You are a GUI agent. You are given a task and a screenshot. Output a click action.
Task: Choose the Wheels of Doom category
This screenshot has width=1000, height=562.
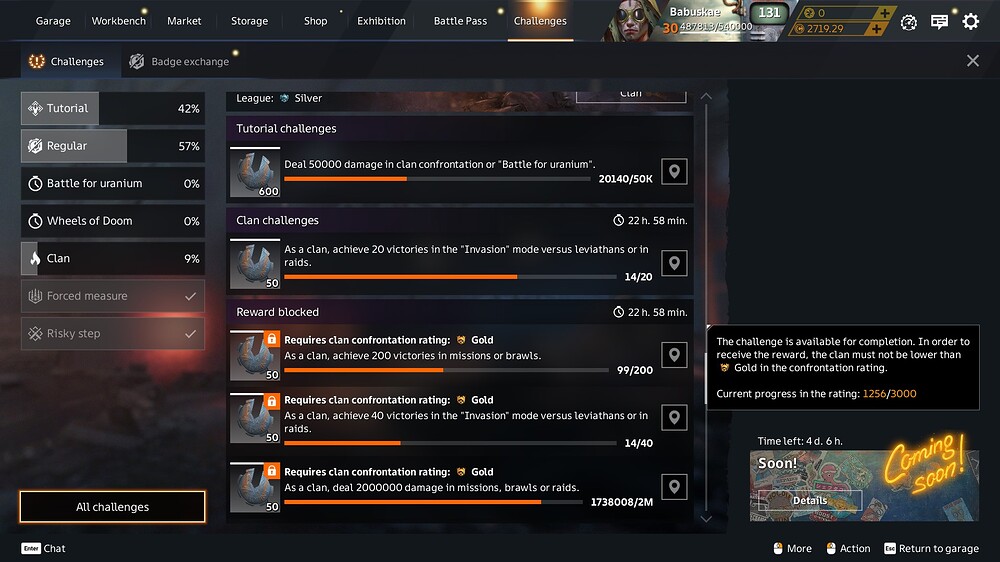[x=112, y=221]
